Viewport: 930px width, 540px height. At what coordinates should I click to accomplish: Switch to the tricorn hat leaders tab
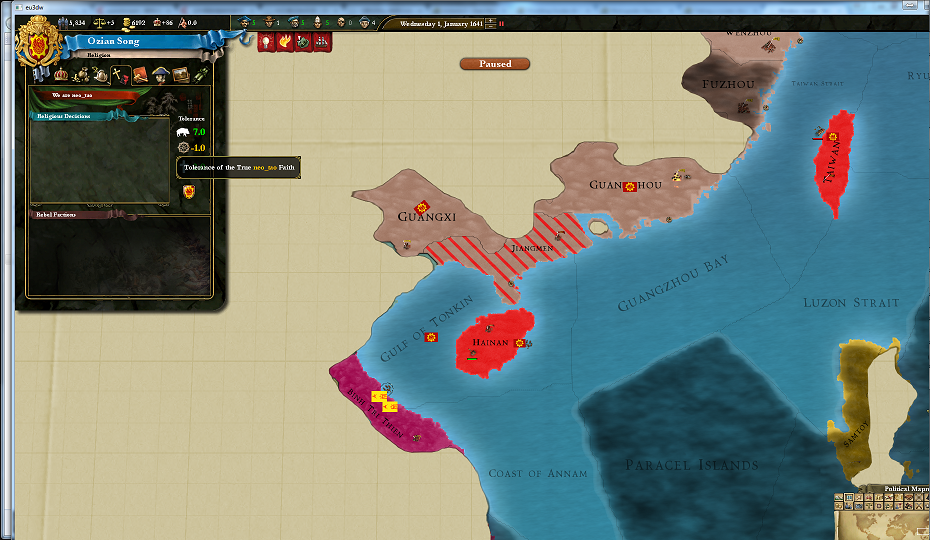(x=161, y=75)
